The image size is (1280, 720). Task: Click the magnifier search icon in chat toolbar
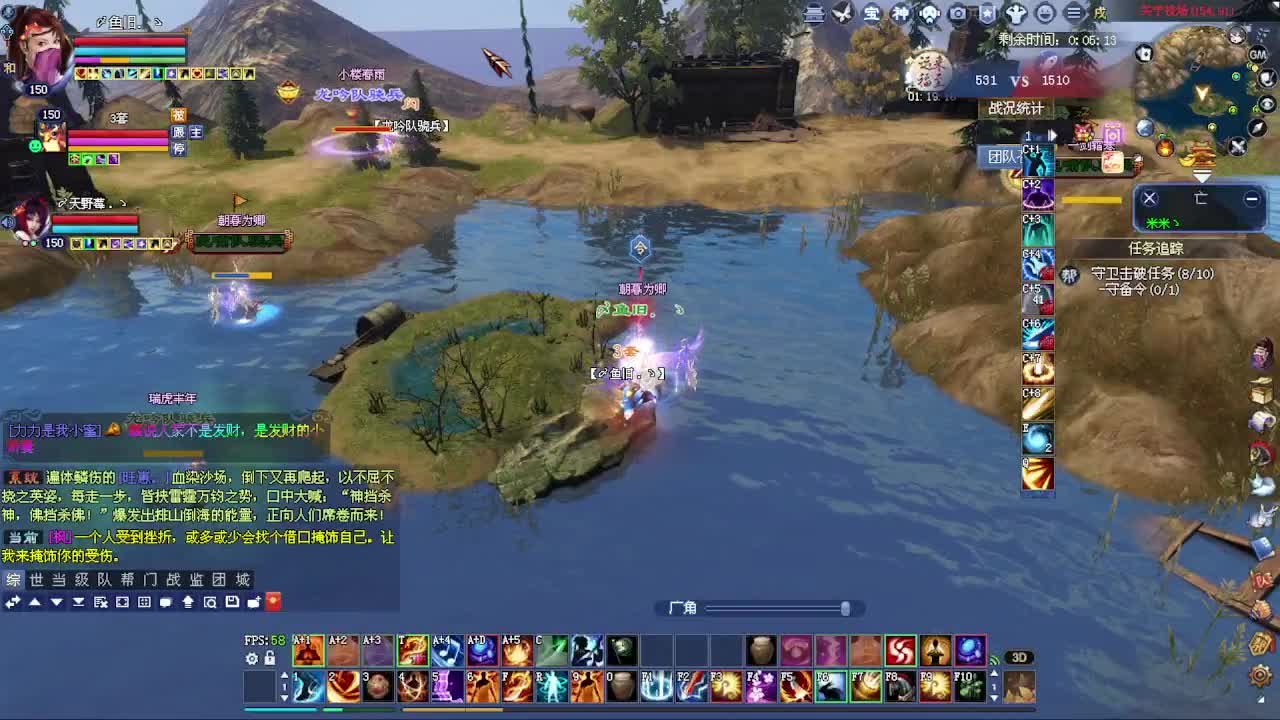210,601
